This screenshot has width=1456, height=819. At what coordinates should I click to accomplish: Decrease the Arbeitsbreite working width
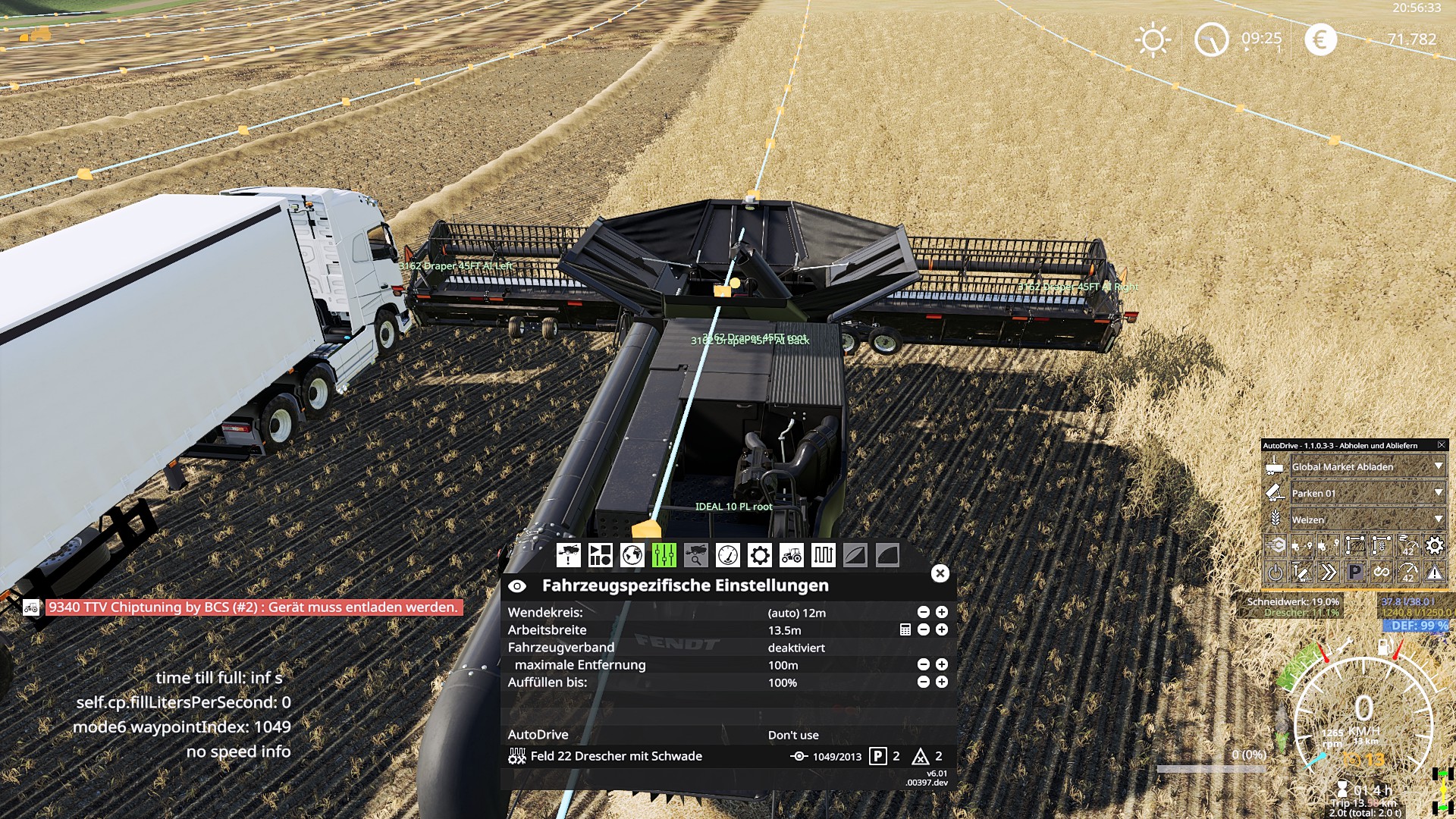(923, 629)
